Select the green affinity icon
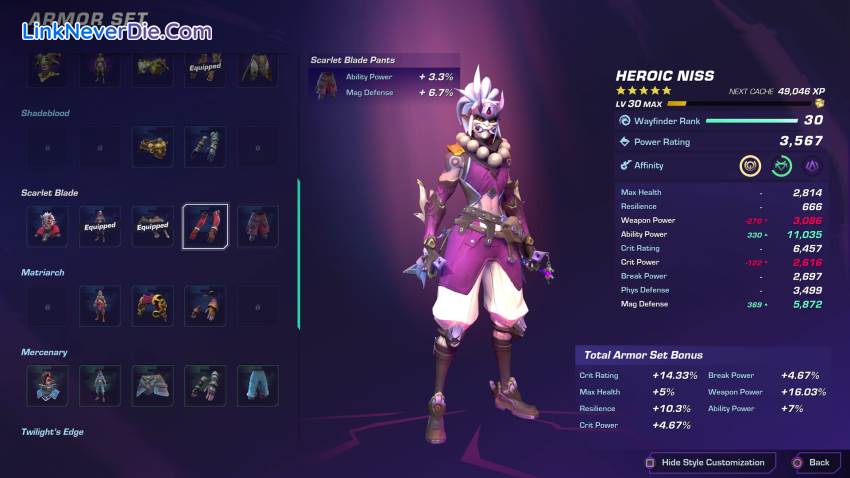Image resolution: width=850 pixels, height=478 pixels. point(782,166)
